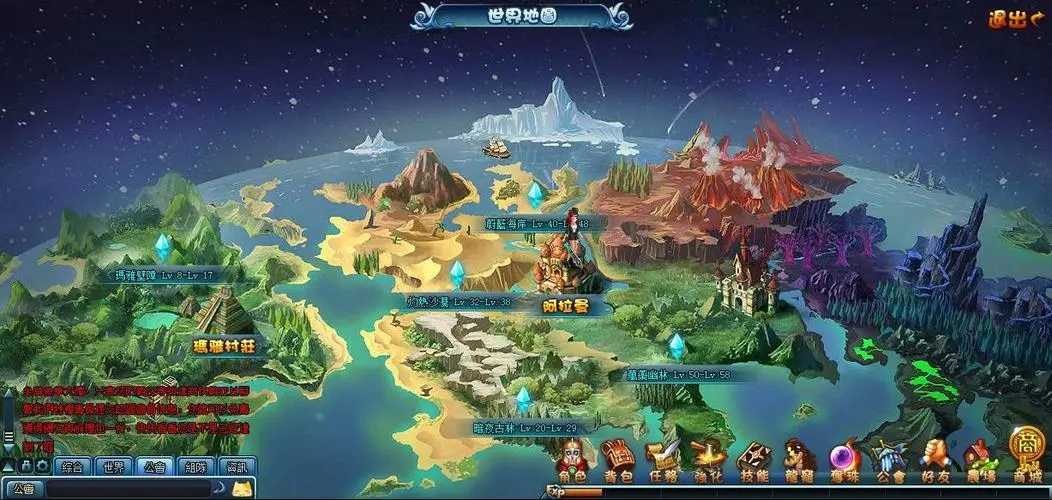
Task: Click the 退出 exit button
Action: [x=1014, y=19]
